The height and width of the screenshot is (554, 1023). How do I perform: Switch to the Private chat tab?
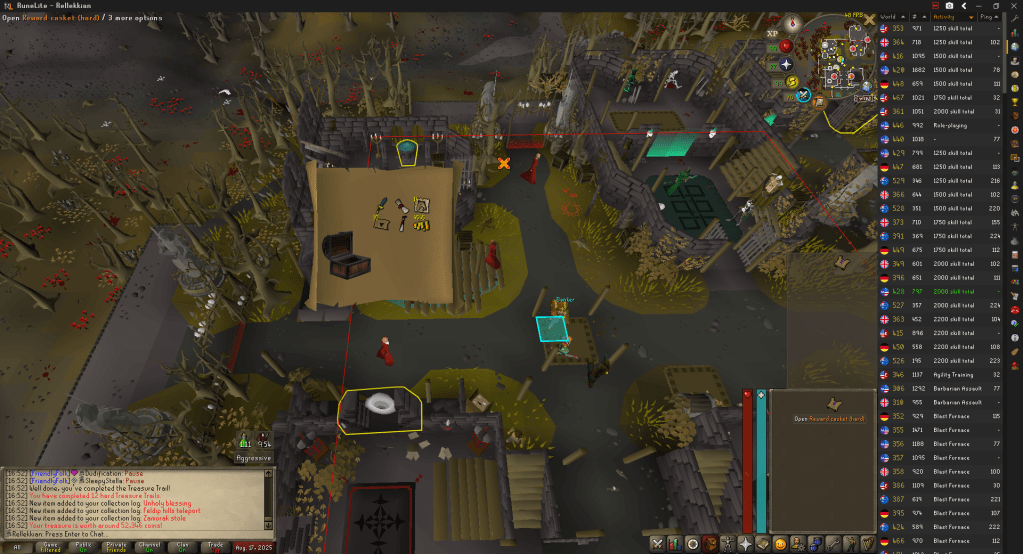[118, 546]
